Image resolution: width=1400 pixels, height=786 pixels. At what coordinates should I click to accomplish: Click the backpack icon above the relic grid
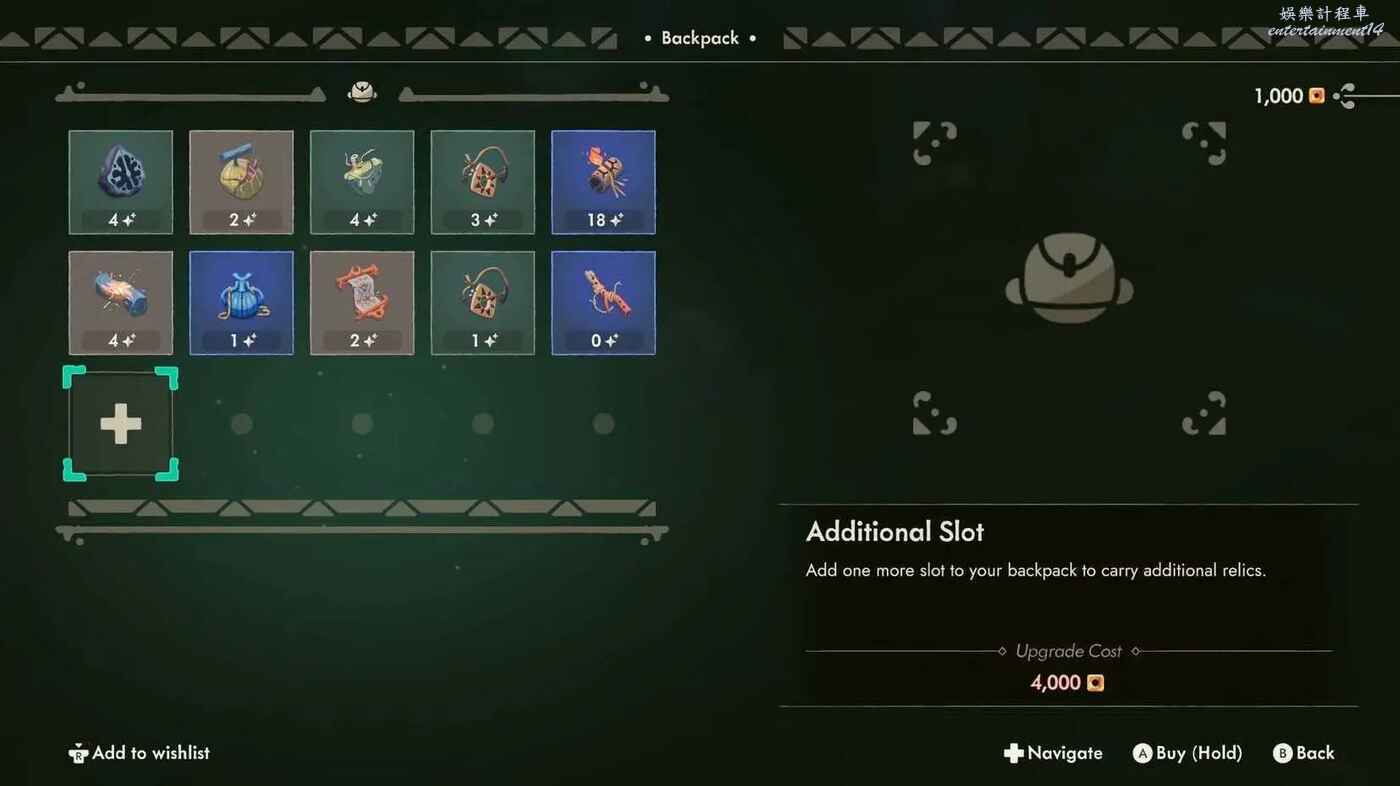tap(362, 92)
